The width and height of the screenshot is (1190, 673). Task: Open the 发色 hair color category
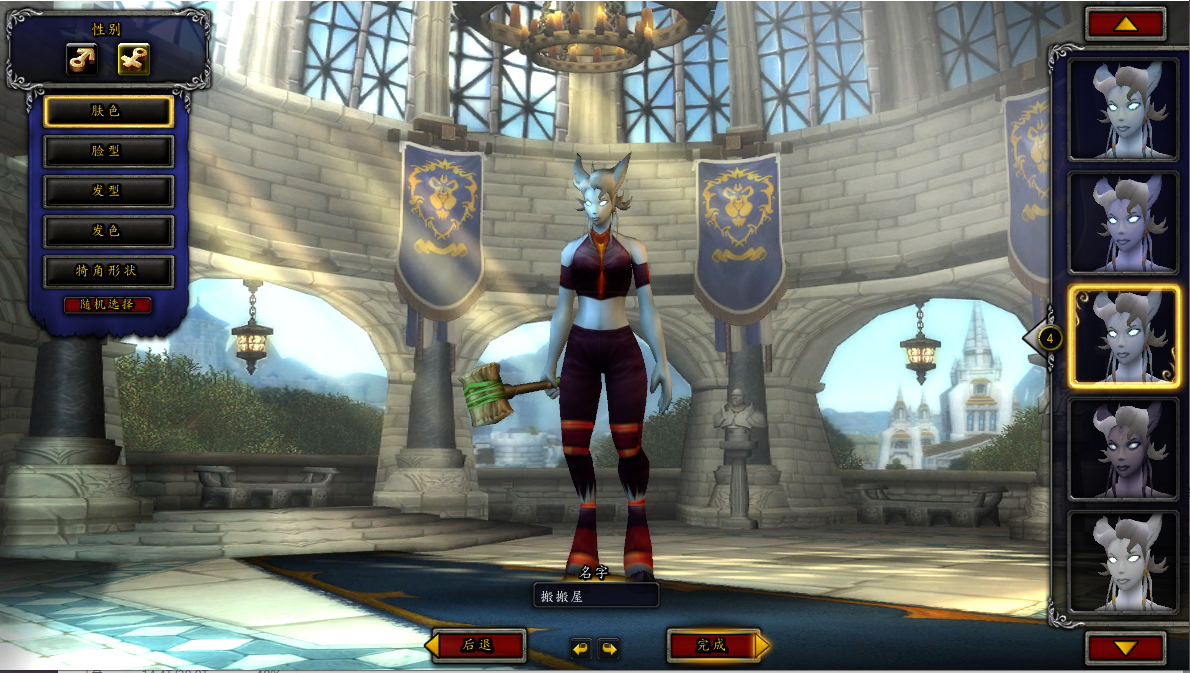[109, 231]
